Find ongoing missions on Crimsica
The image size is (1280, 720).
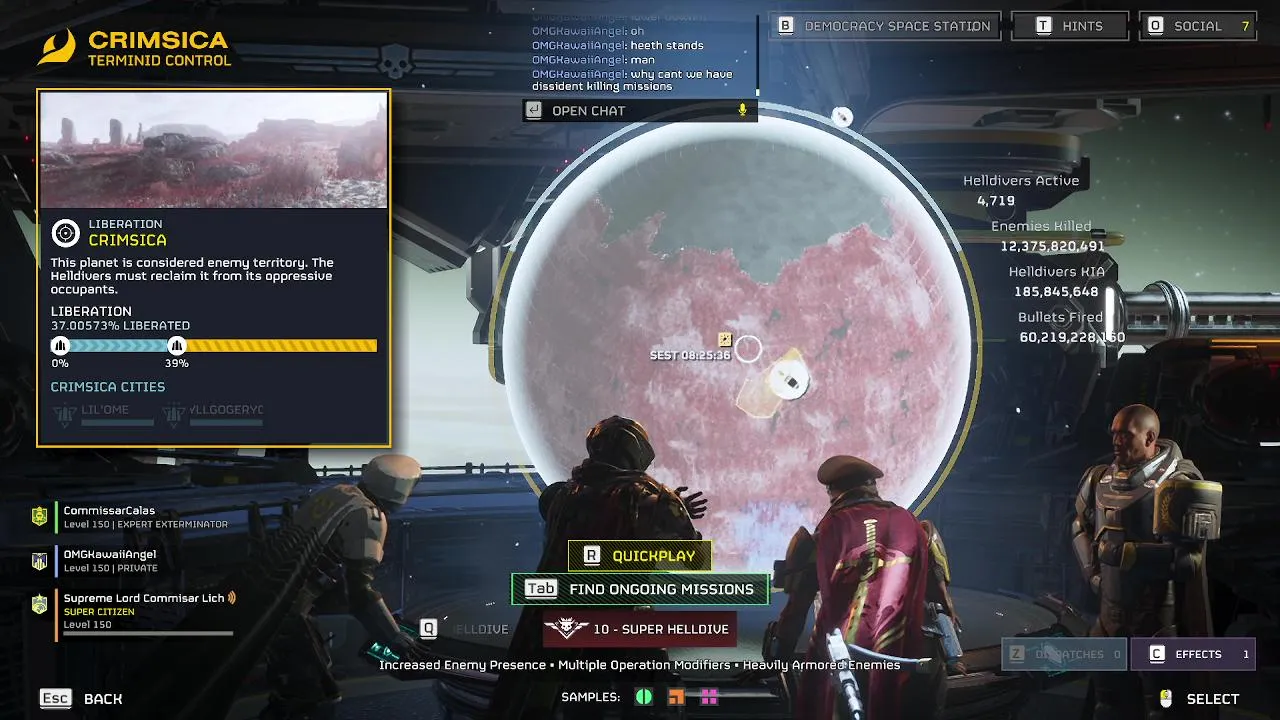click(x=640, y=589)
